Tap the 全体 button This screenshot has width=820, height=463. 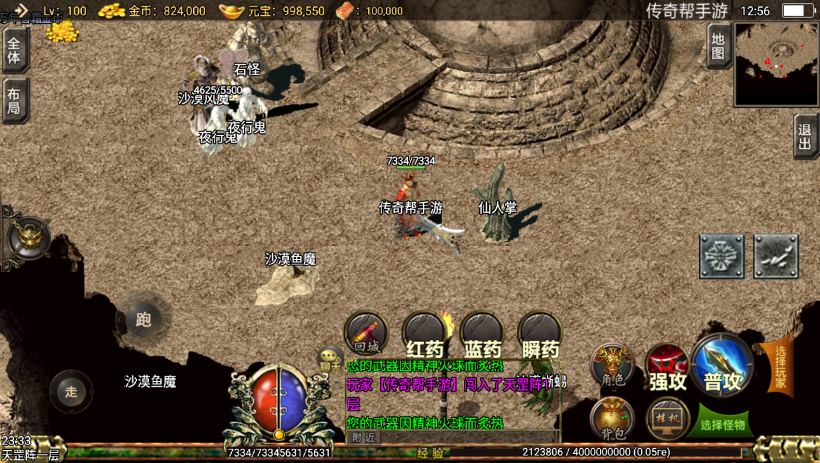pos(14,49)
